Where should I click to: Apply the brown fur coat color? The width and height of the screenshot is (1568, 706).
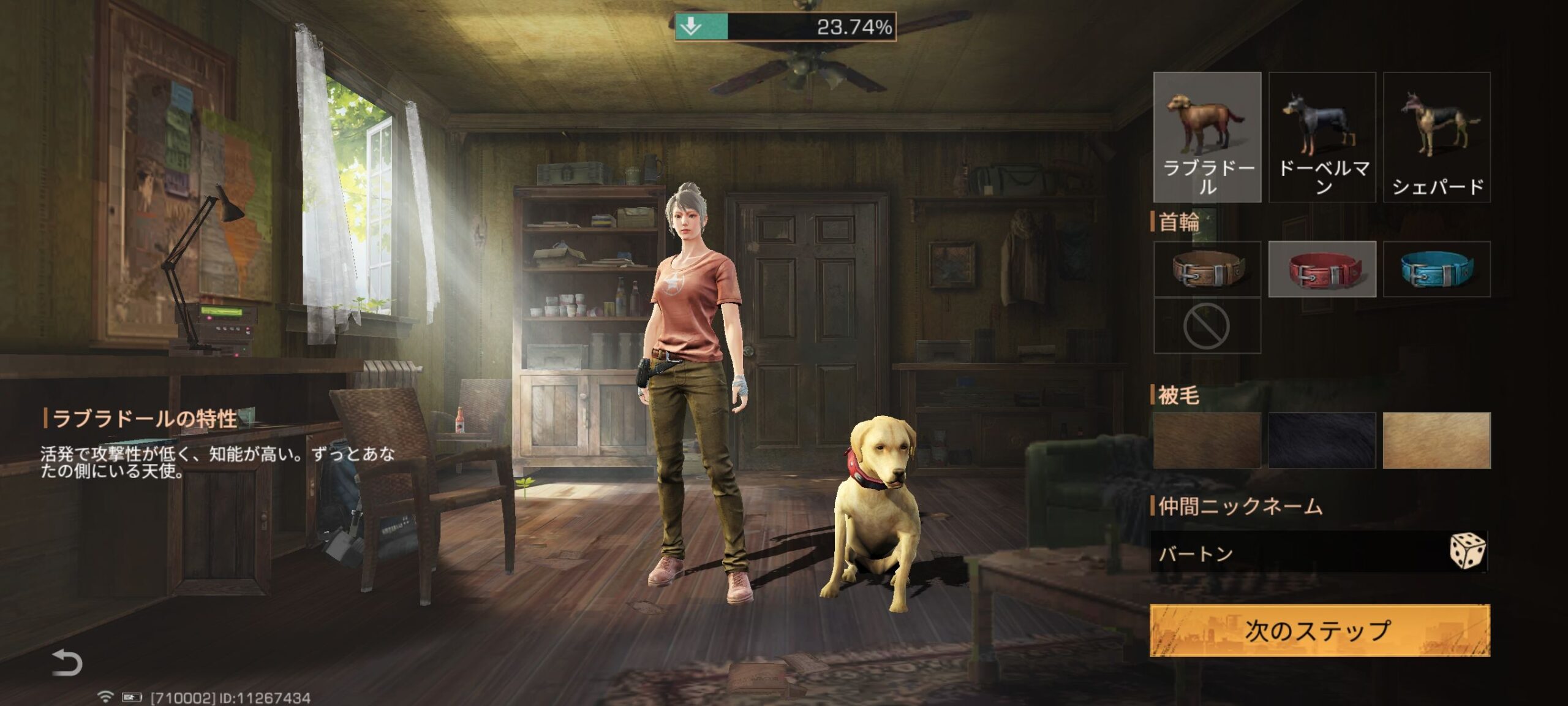click(x=1207, y=440)
